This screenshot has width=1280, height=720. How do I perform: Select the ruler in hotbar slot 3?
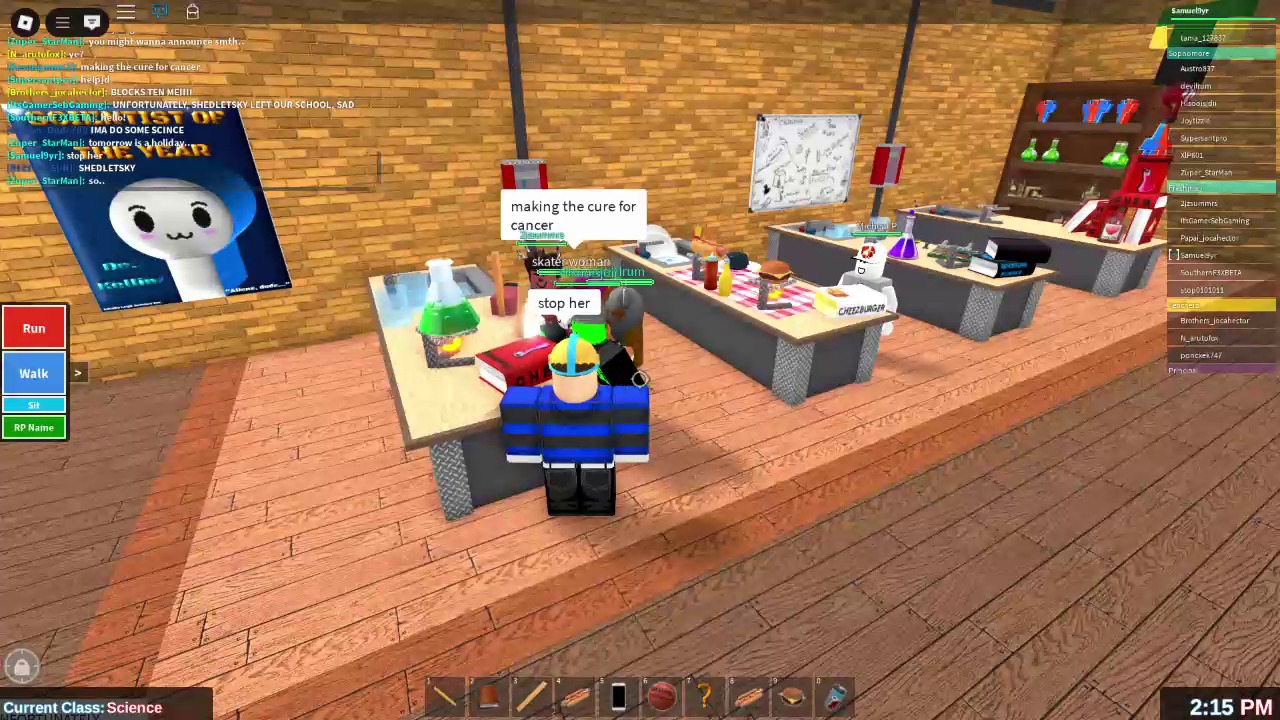click(531, 695)
